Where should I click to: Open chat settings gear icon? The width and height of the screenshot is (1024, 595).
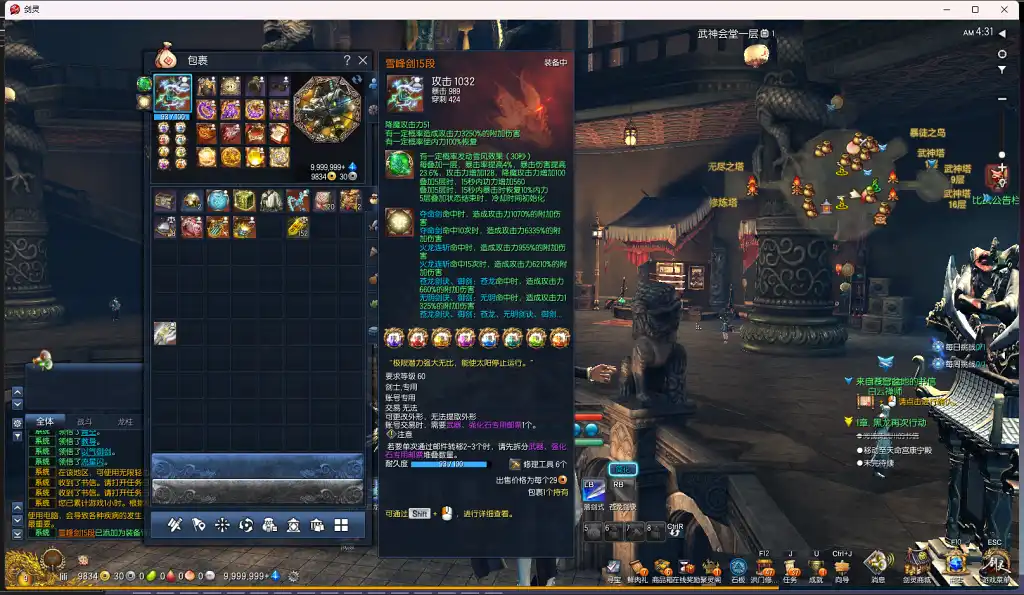pos(17,423)
